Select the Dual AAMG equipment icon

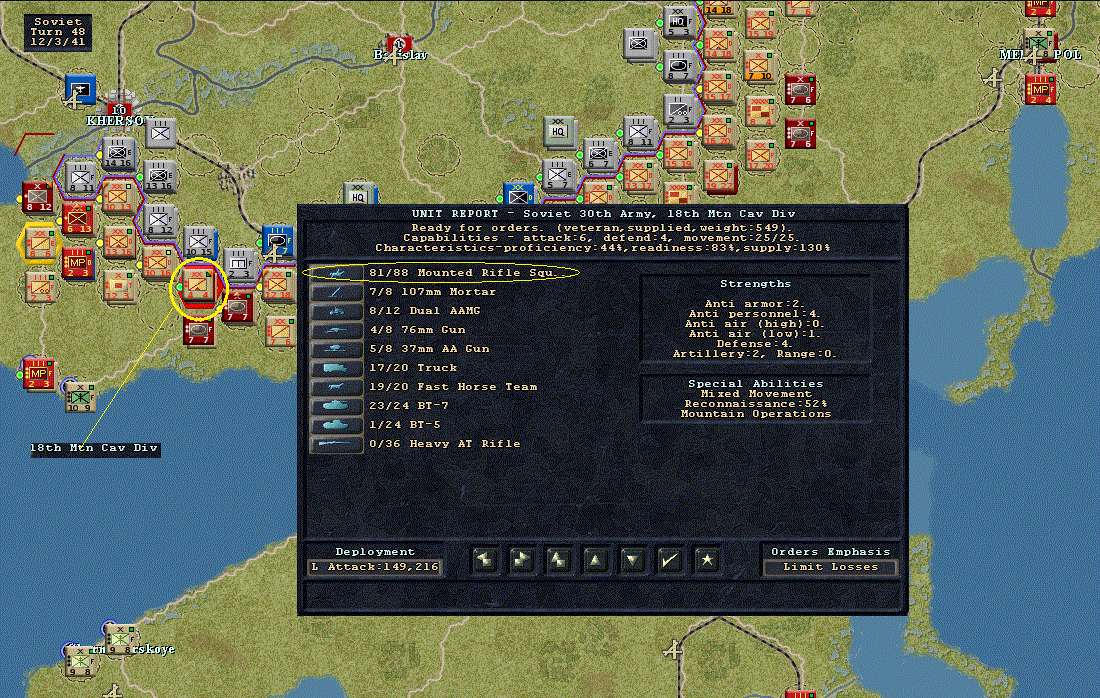[x=335, y=311]
